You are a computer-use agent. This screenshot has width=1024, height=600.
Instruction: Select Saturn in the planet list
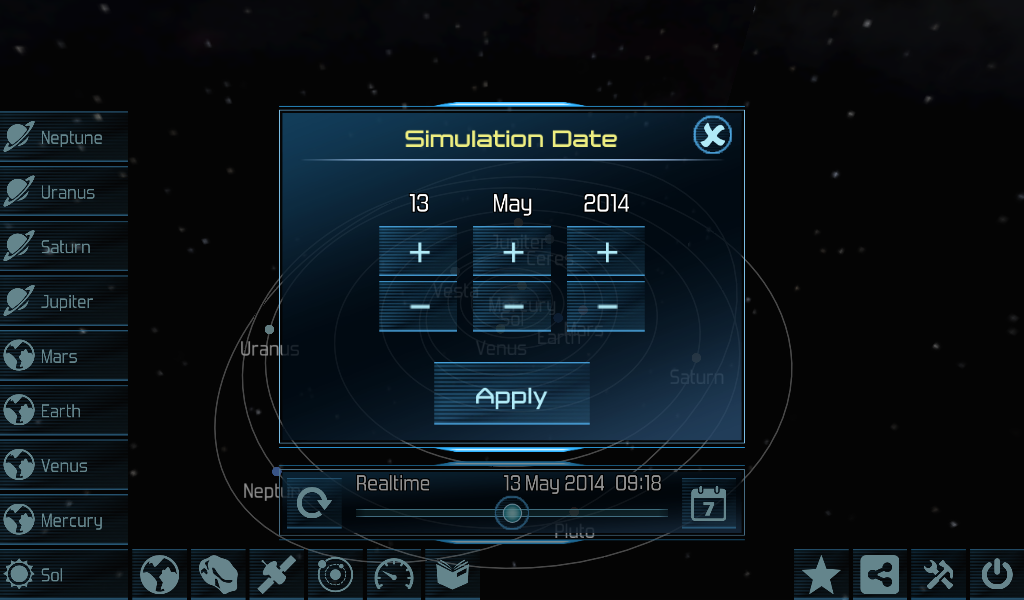tap(64, 247)
